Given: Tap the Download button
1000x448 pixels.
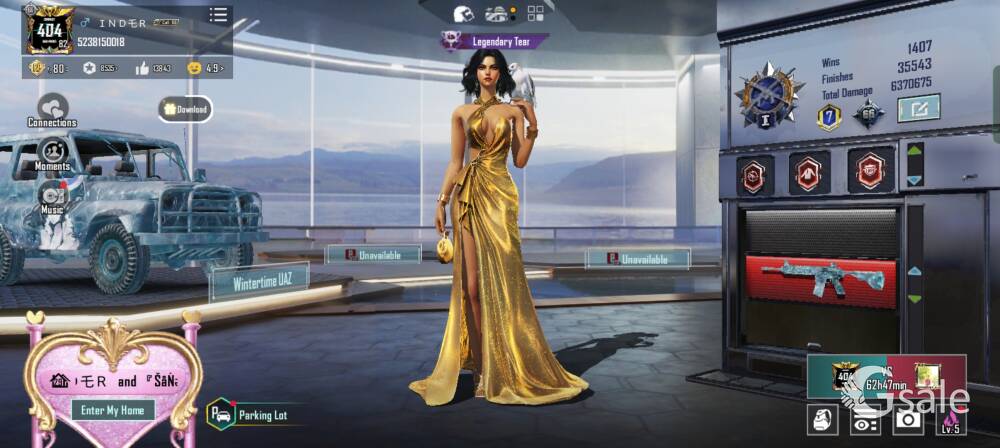Looking at the screenshot, I should (x=185, y=109).
